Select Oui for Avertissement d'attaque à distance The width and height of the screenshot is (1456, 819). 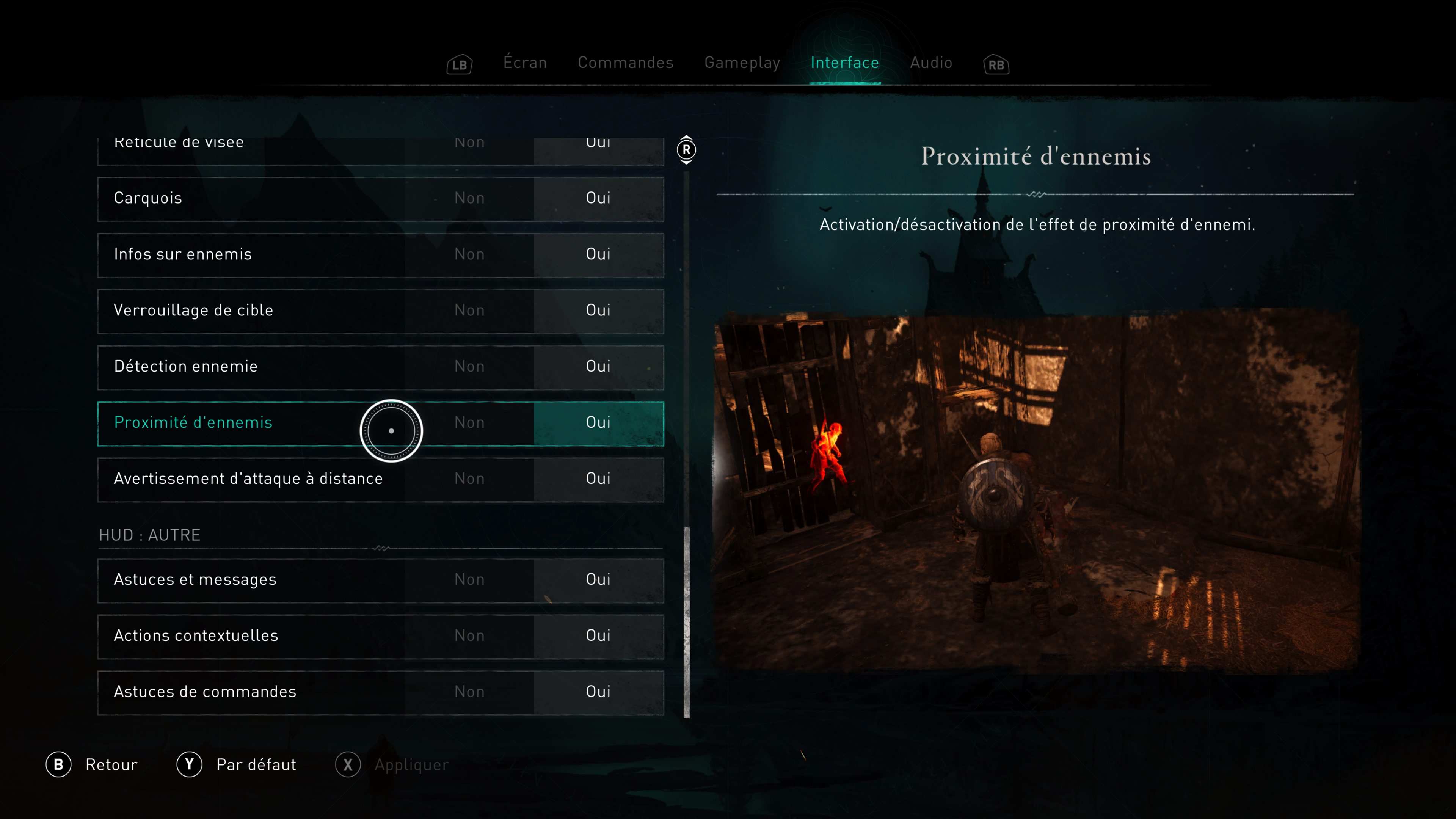(598, 479)
